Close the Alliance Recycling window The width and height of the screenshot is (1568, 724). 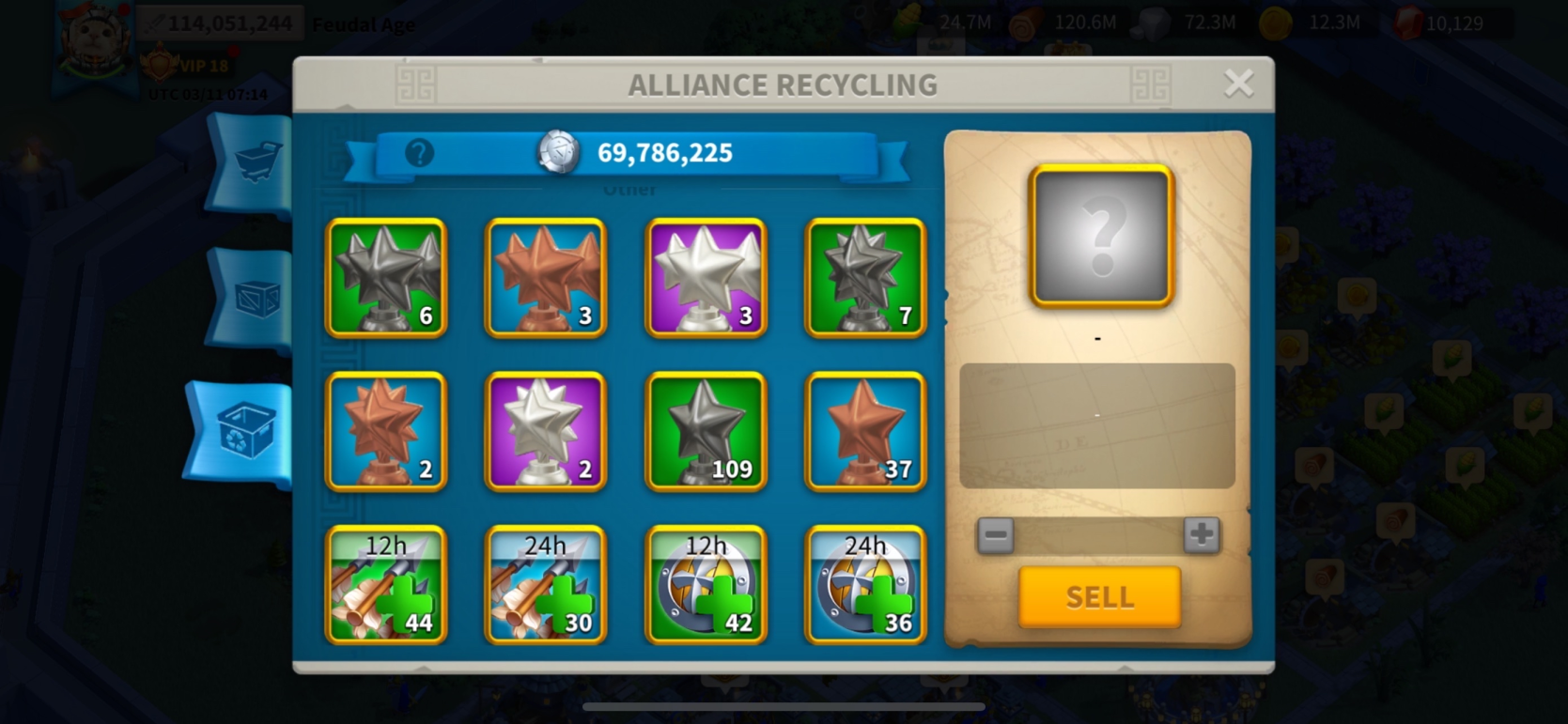(1238, 85)
